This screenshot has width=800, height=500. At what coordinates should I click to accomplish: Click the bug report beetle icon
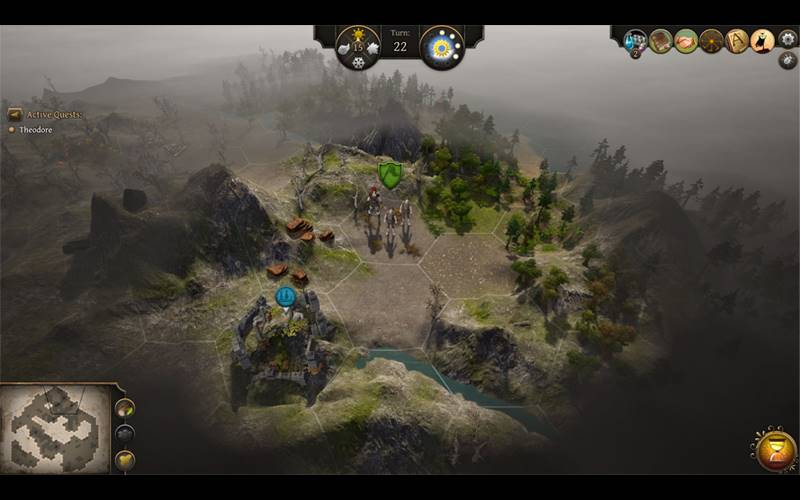(x=788, y=60)
